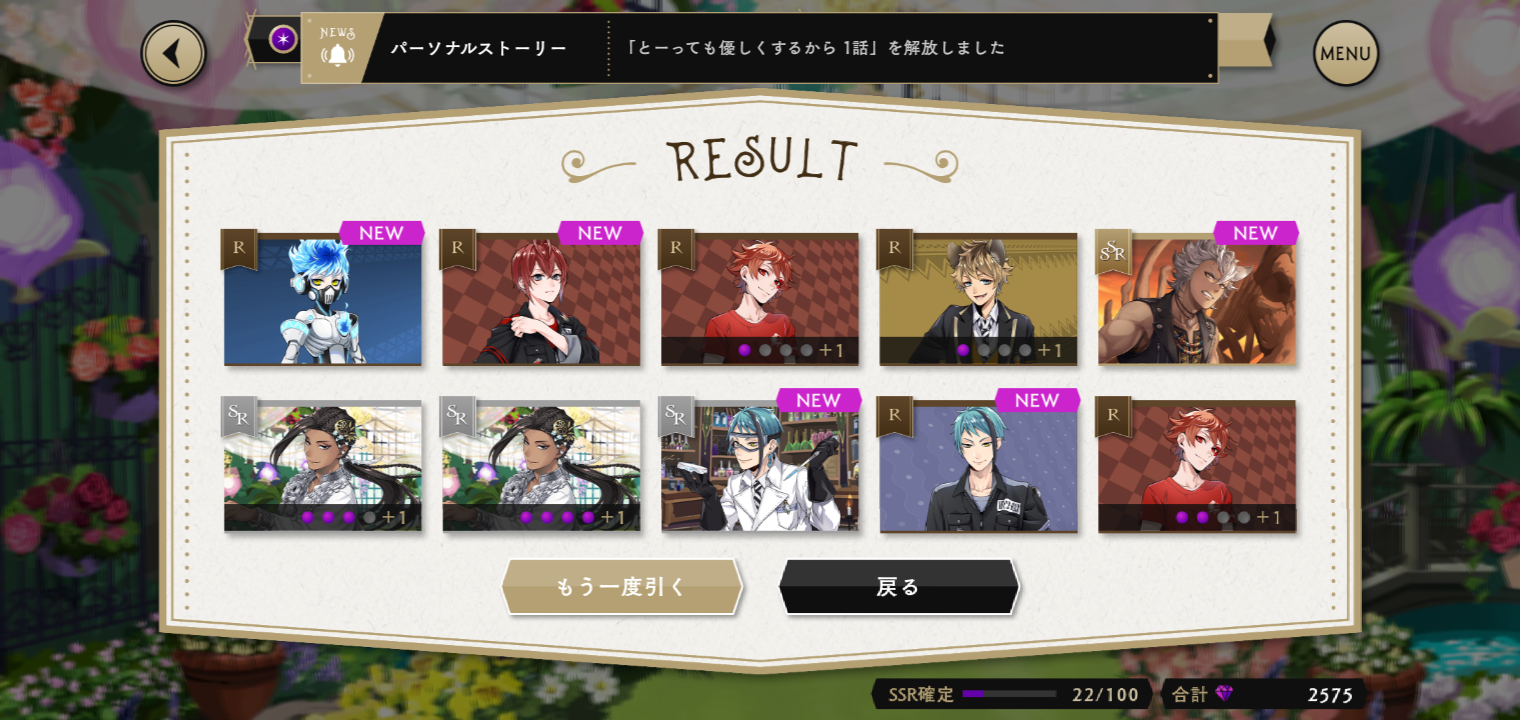Click the NEW badge on the sunset SSR card
This screenshot has width=1520, height=720.
1256,233
